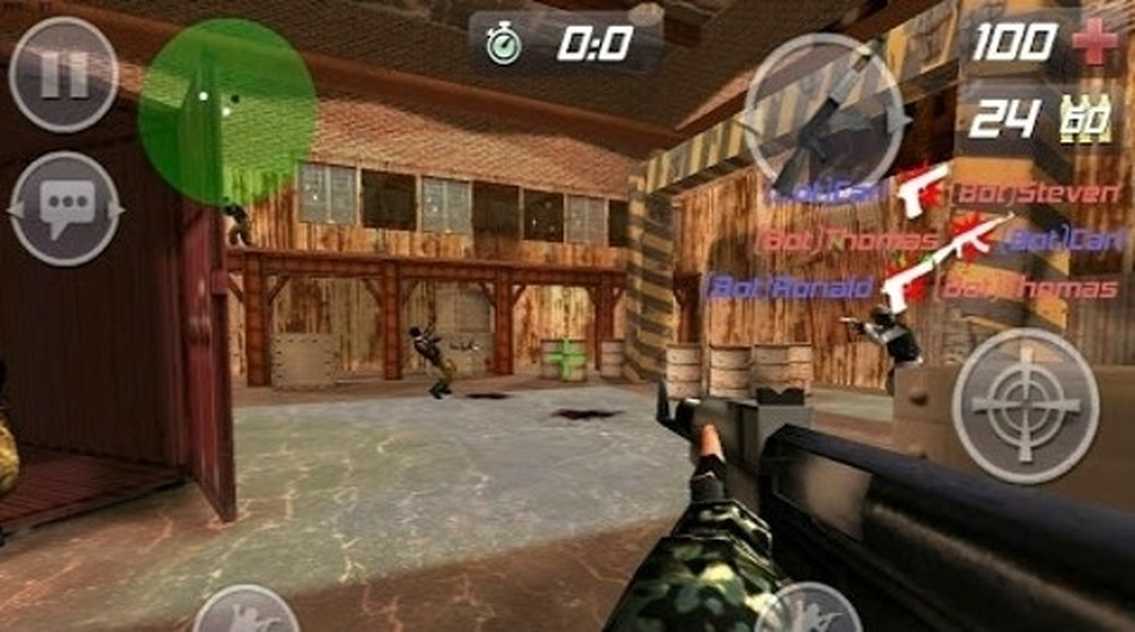Fire using the crosshair button
The image size is (1135, 632).
click(x=1024, y=403)
